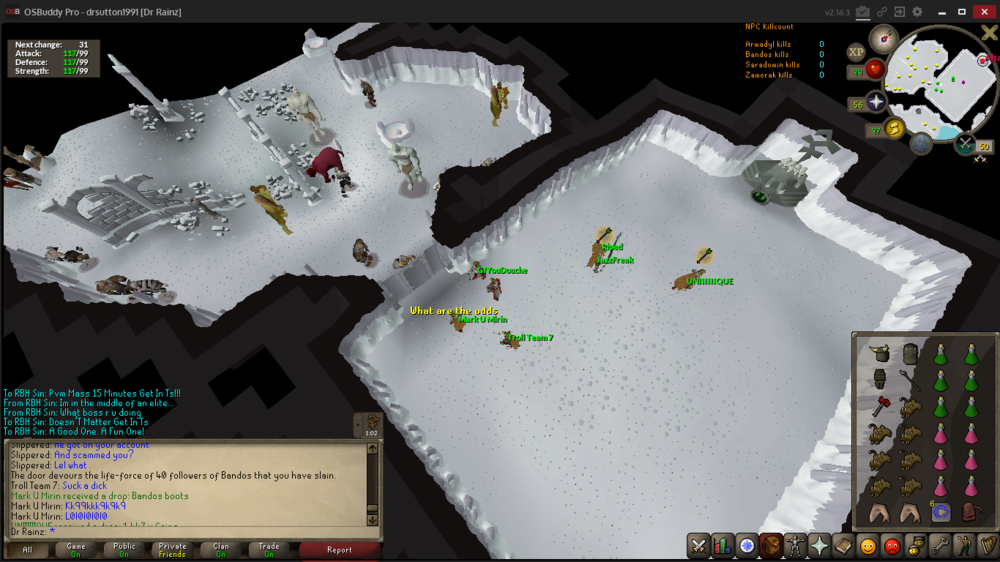Switch to the Stats tab
Viewport: 1000px width, 562px height.
pos(723,546)
